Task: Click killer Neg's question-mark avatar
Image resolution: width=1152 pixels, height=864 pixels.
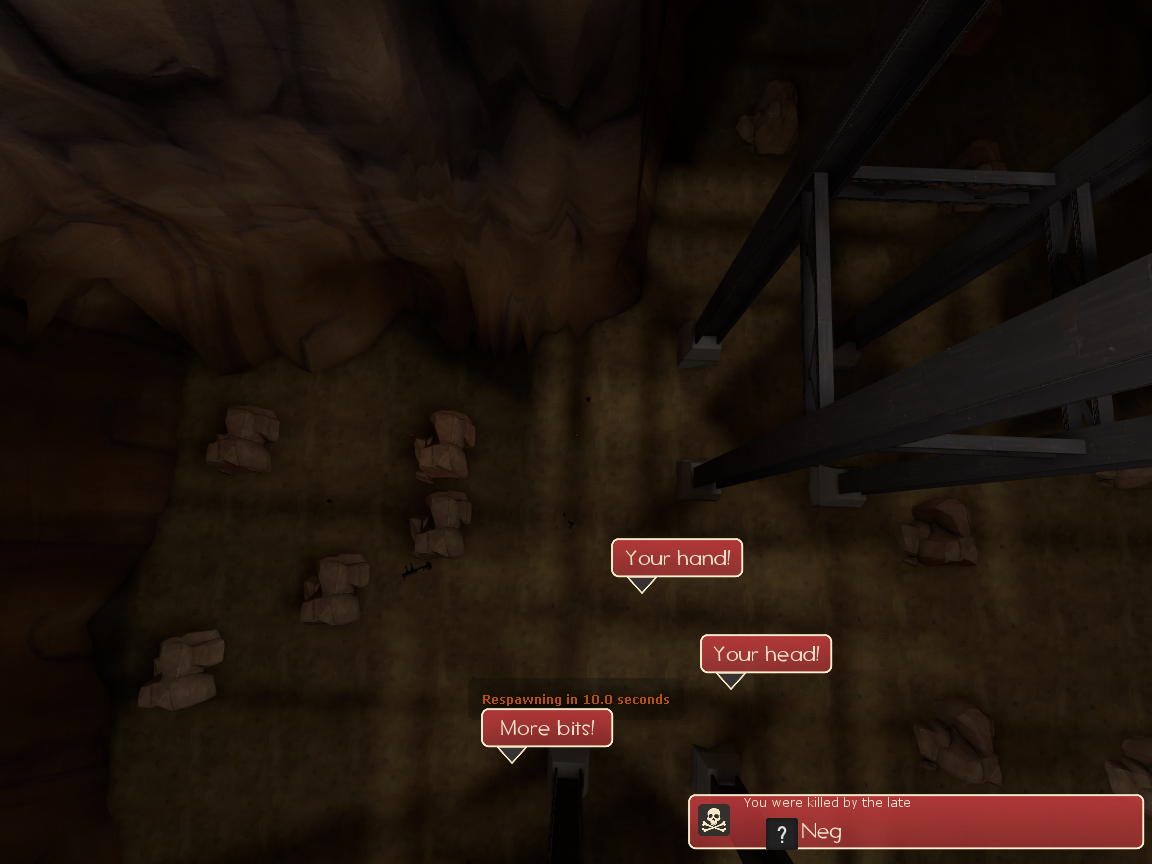Action: click(x=781, y=833)
